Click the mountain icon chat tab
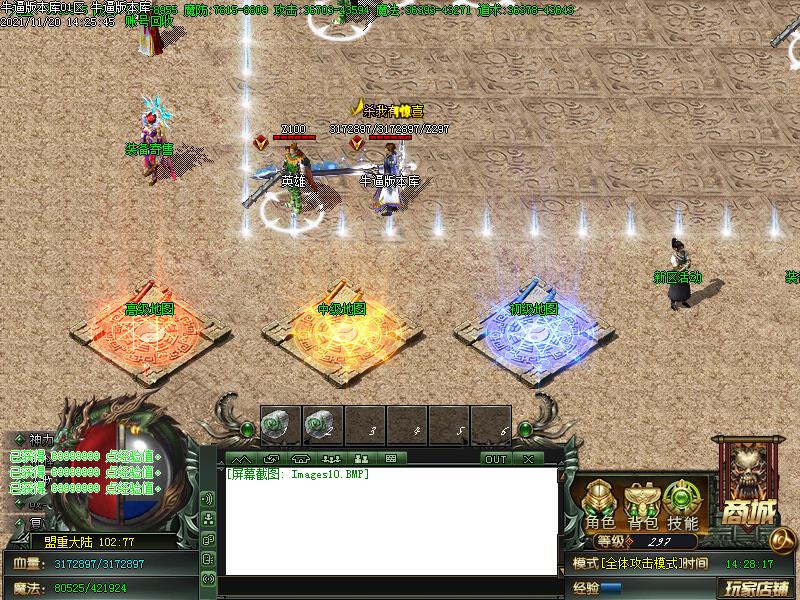This screenshot has height=600, width=800. (x=240, y=459)
